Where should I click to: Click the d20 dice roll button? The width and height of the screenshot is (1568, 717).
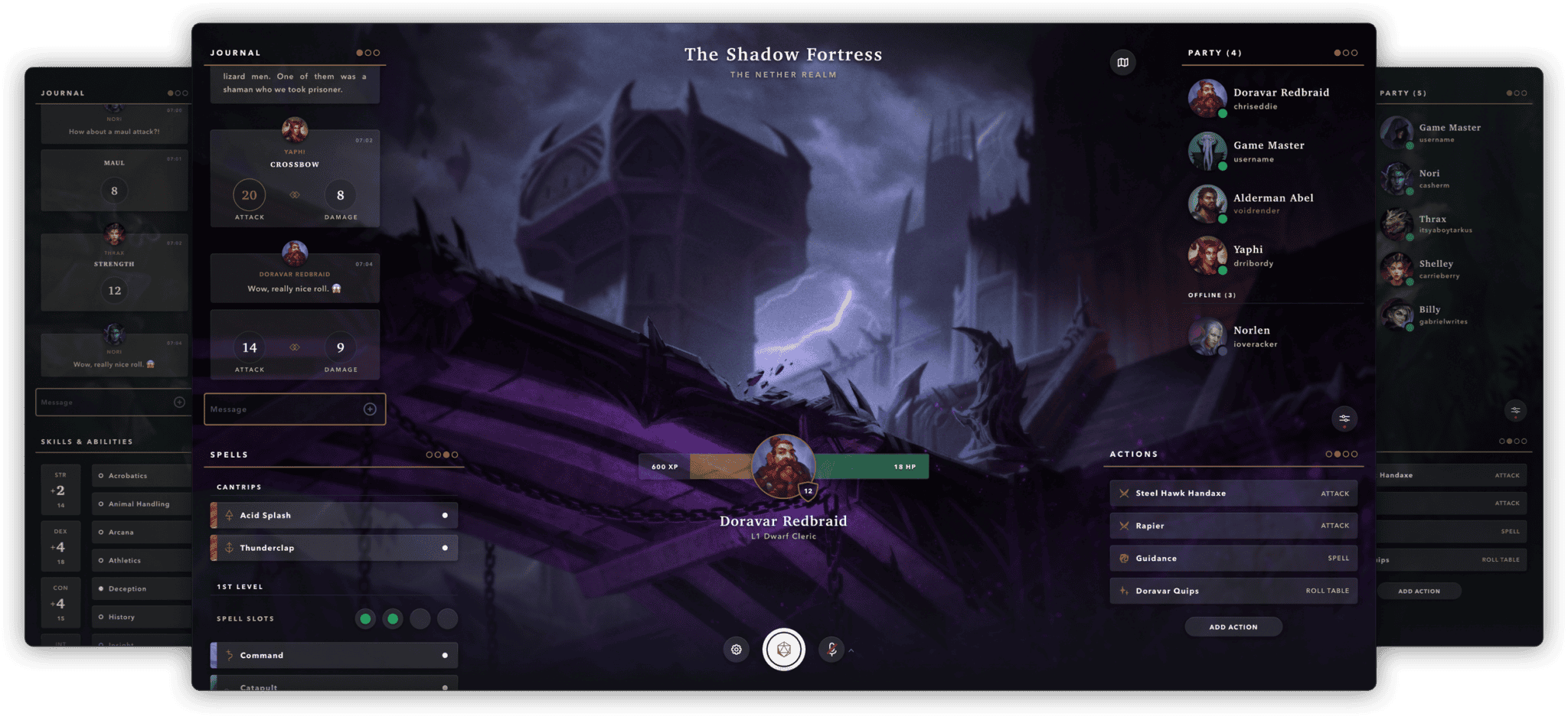click(784, 649)
